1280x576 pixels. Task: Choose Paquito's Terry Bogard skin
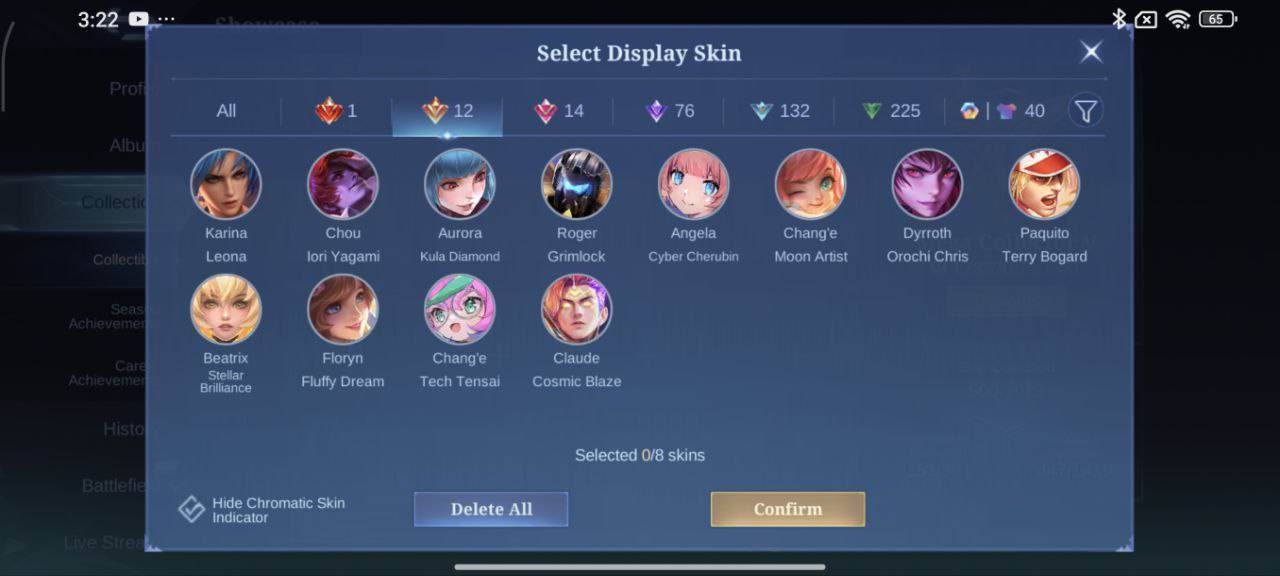[1044, 184]
